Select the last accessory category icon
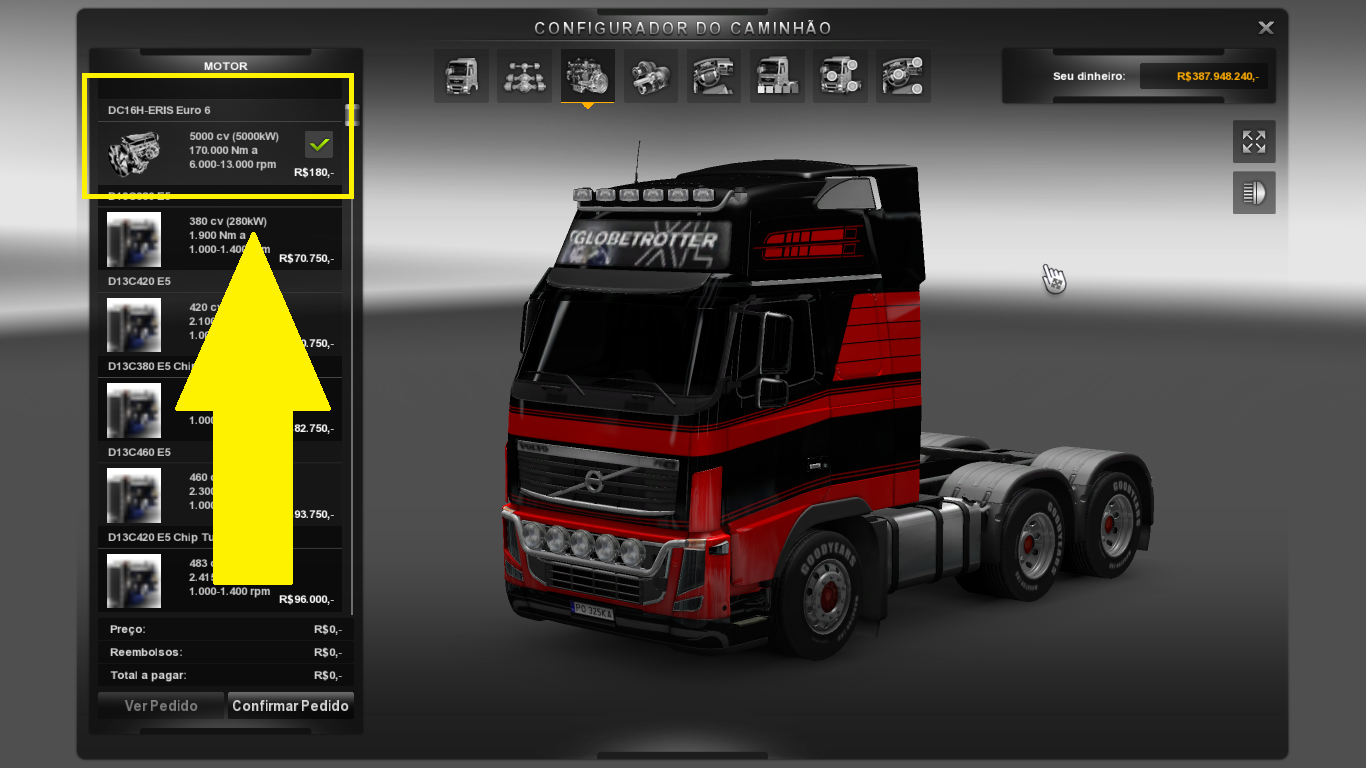 tap(903, 75)
